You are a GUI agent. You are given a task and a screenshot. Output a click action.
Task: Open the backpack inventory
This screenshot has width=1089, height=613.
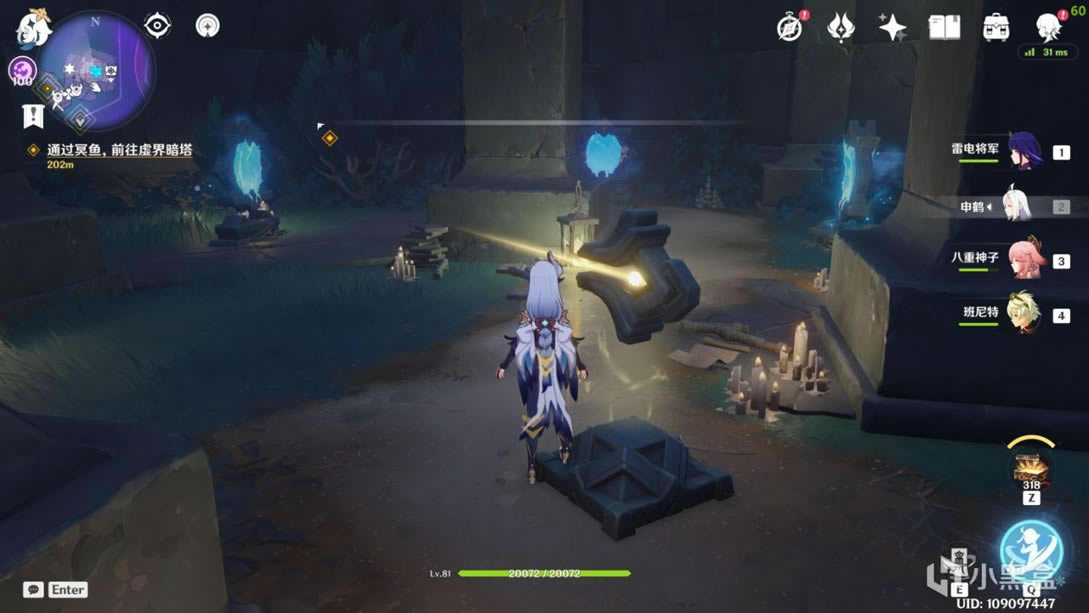(x=996, y=27)
